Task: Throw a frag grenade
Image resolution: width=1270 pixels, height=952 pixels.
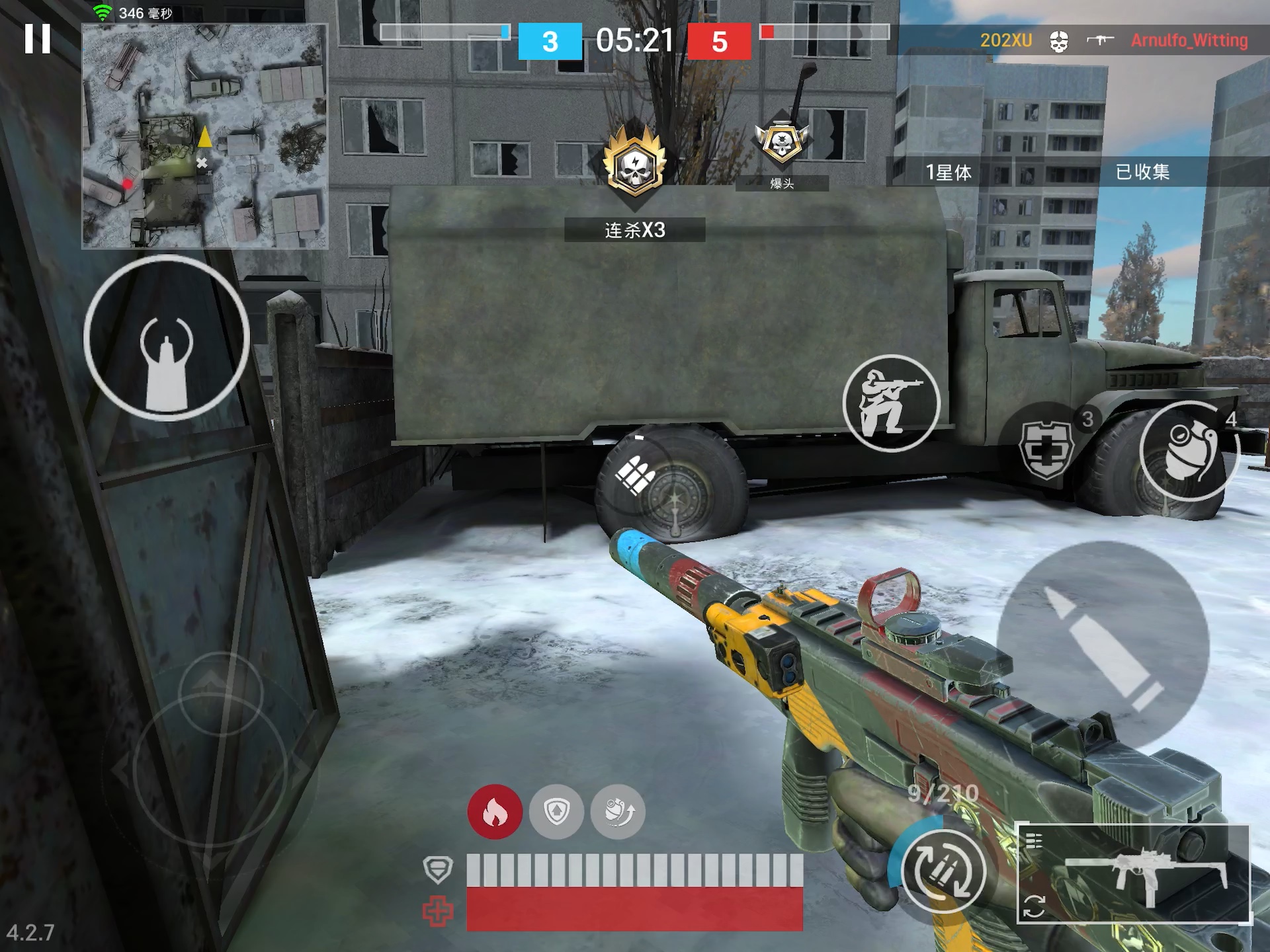Action: click(1189, 451)
